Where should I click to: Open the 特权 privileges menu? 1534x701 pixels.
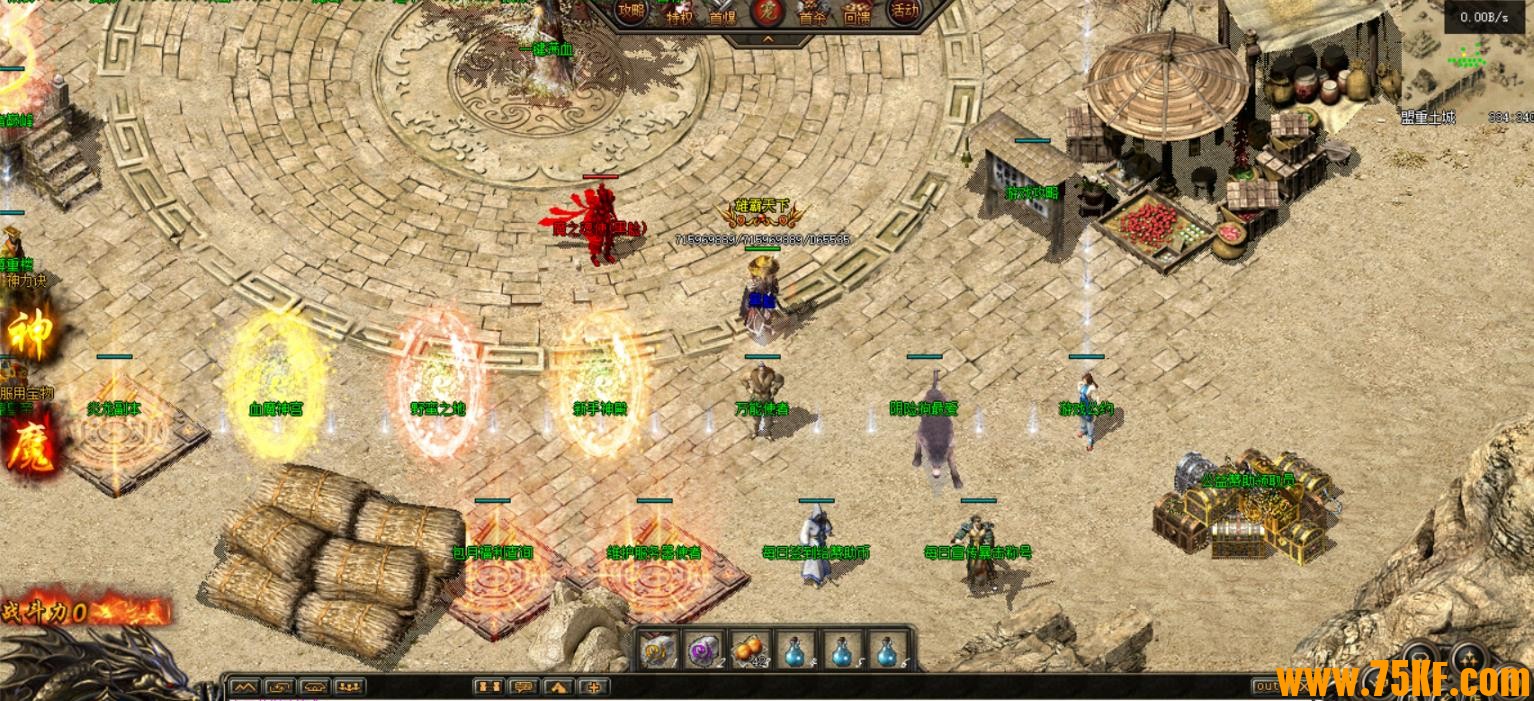tap(680, 13)
